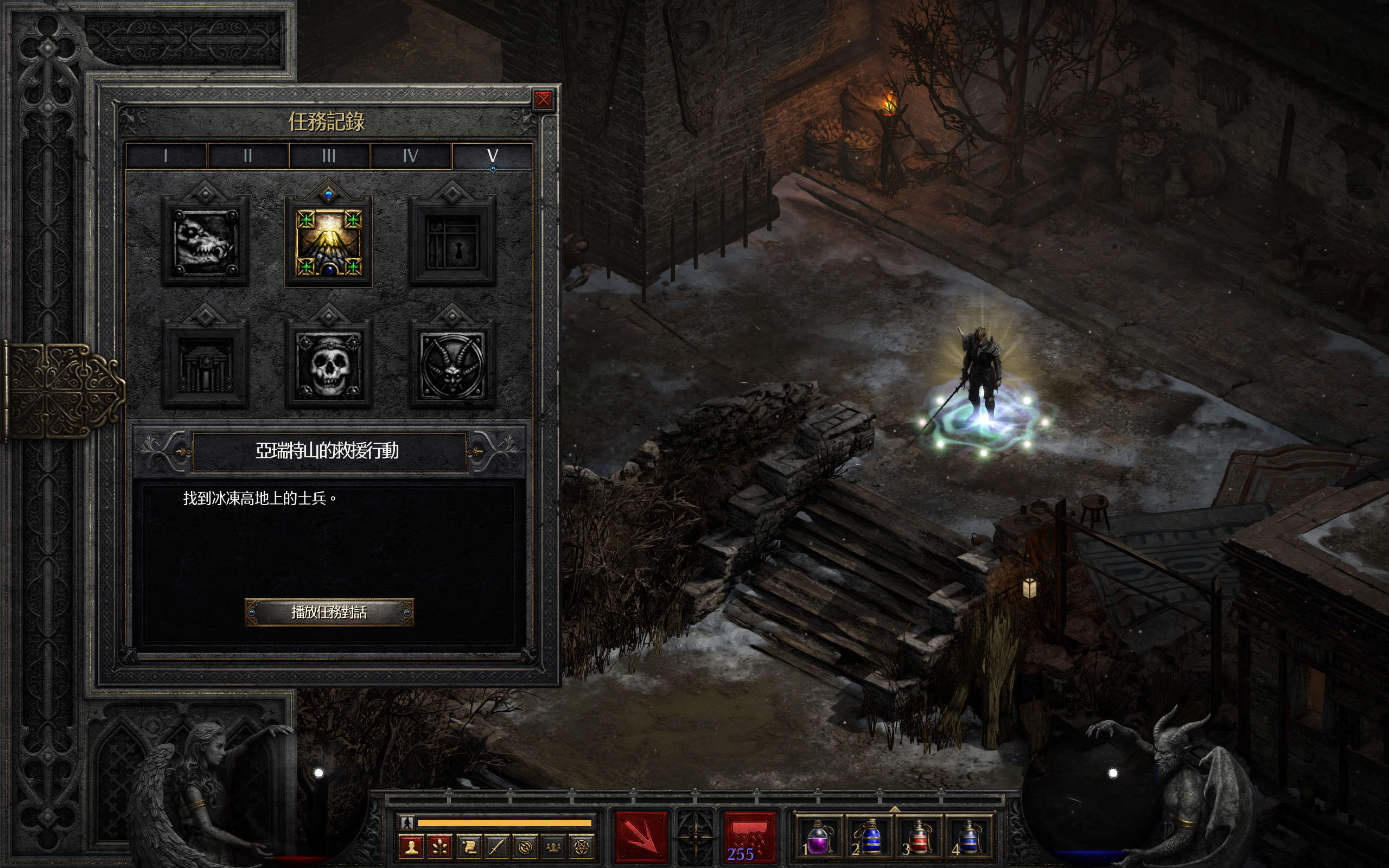Switch to the Act I quest tab
Viewport: 1389px width, 868px height.
(x=166, y=156)
